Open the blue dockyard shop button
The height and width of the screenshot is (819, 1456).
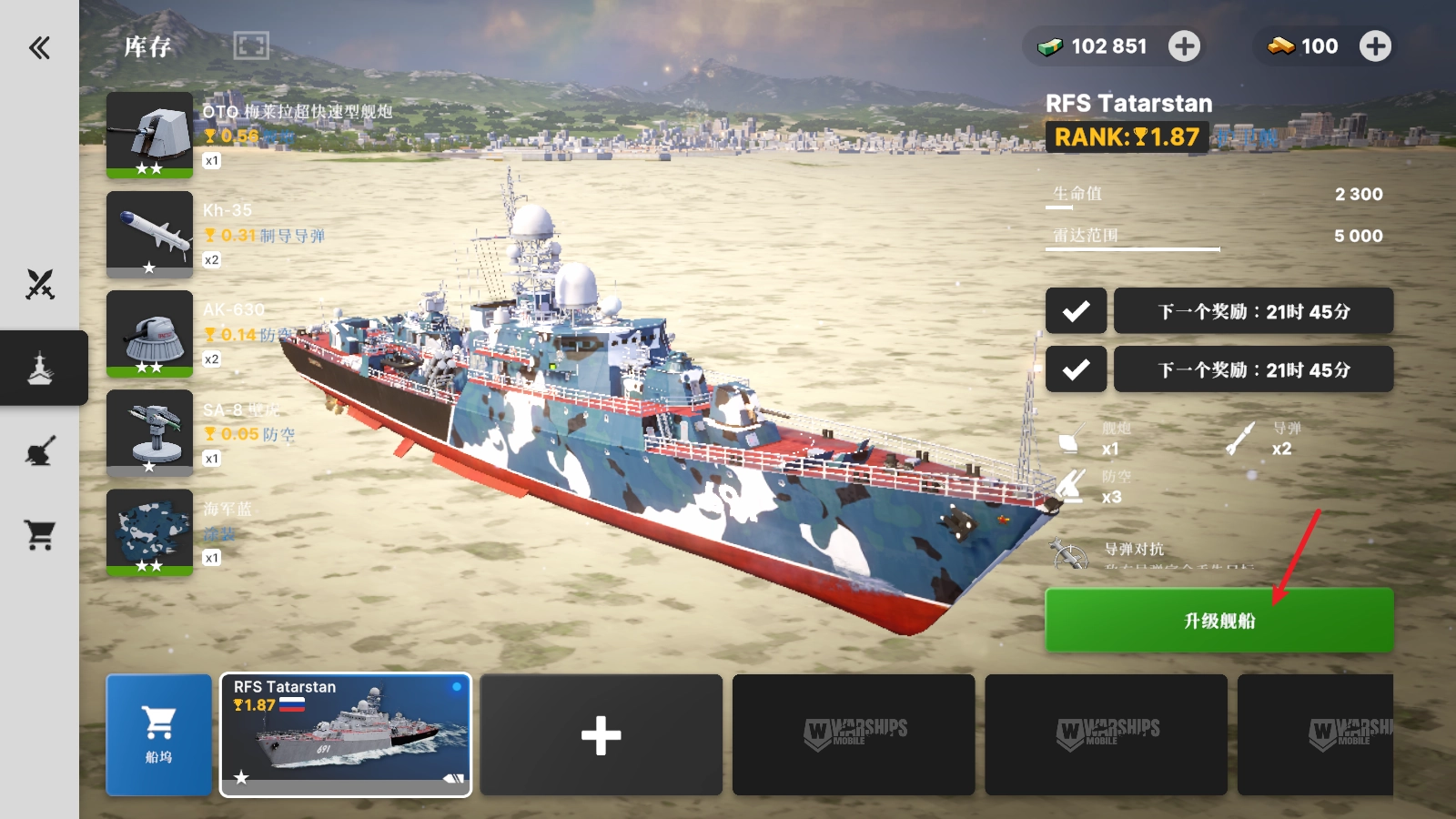[159, 734]
